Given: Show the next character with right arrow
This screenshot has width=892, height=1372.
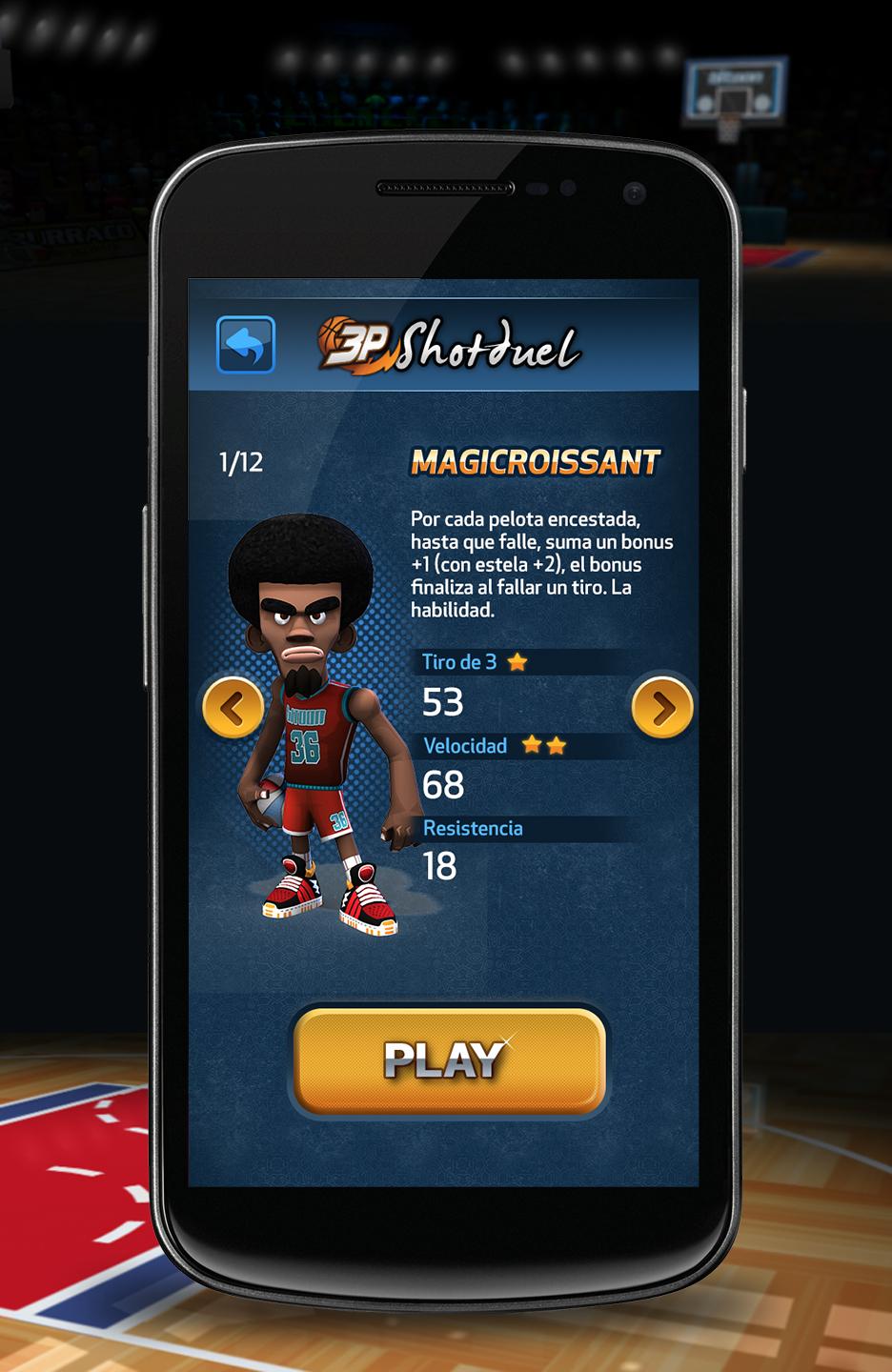Looking at the screenshot, I should [661, 707].
